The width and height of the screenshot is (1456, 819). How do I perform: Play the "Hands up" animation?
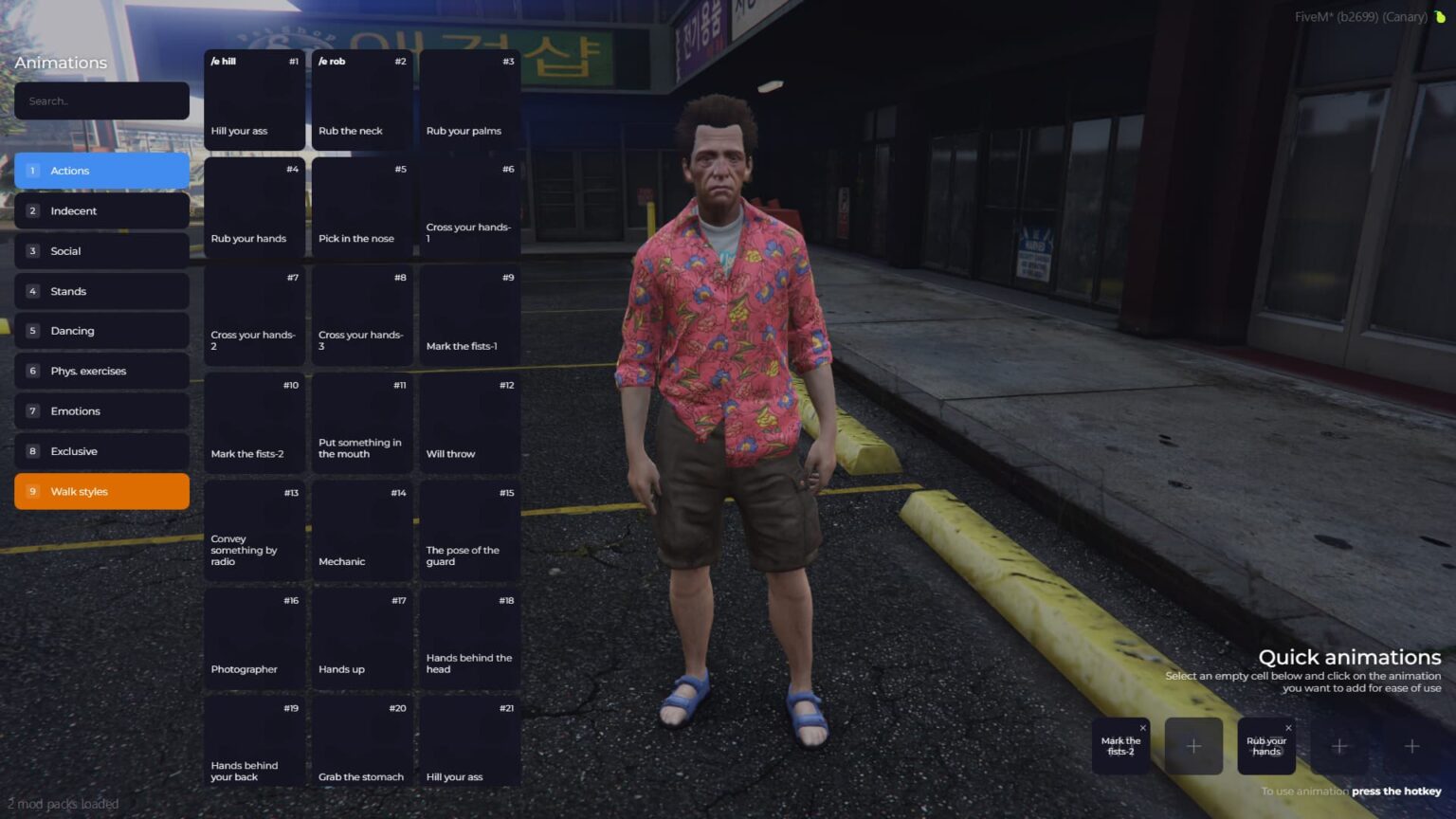point(361,638)
